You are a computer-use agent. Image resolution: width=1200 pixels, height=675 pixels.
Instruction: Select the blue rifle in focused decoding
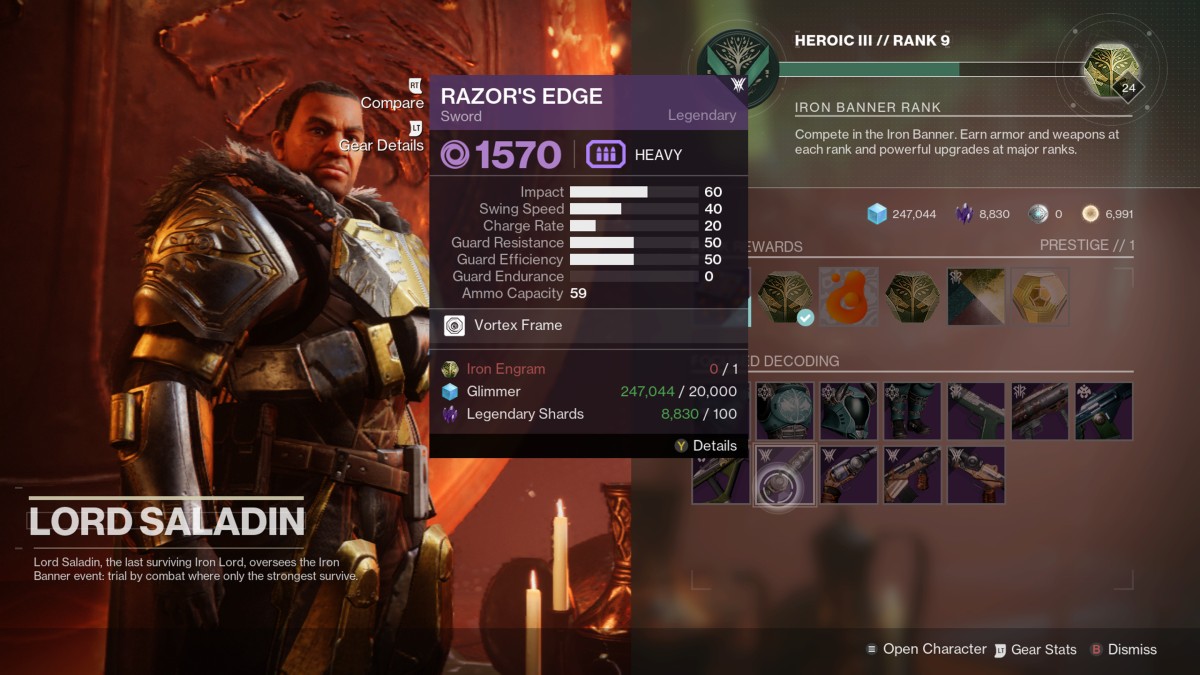pyautogui.click(x=1104, y=411)
